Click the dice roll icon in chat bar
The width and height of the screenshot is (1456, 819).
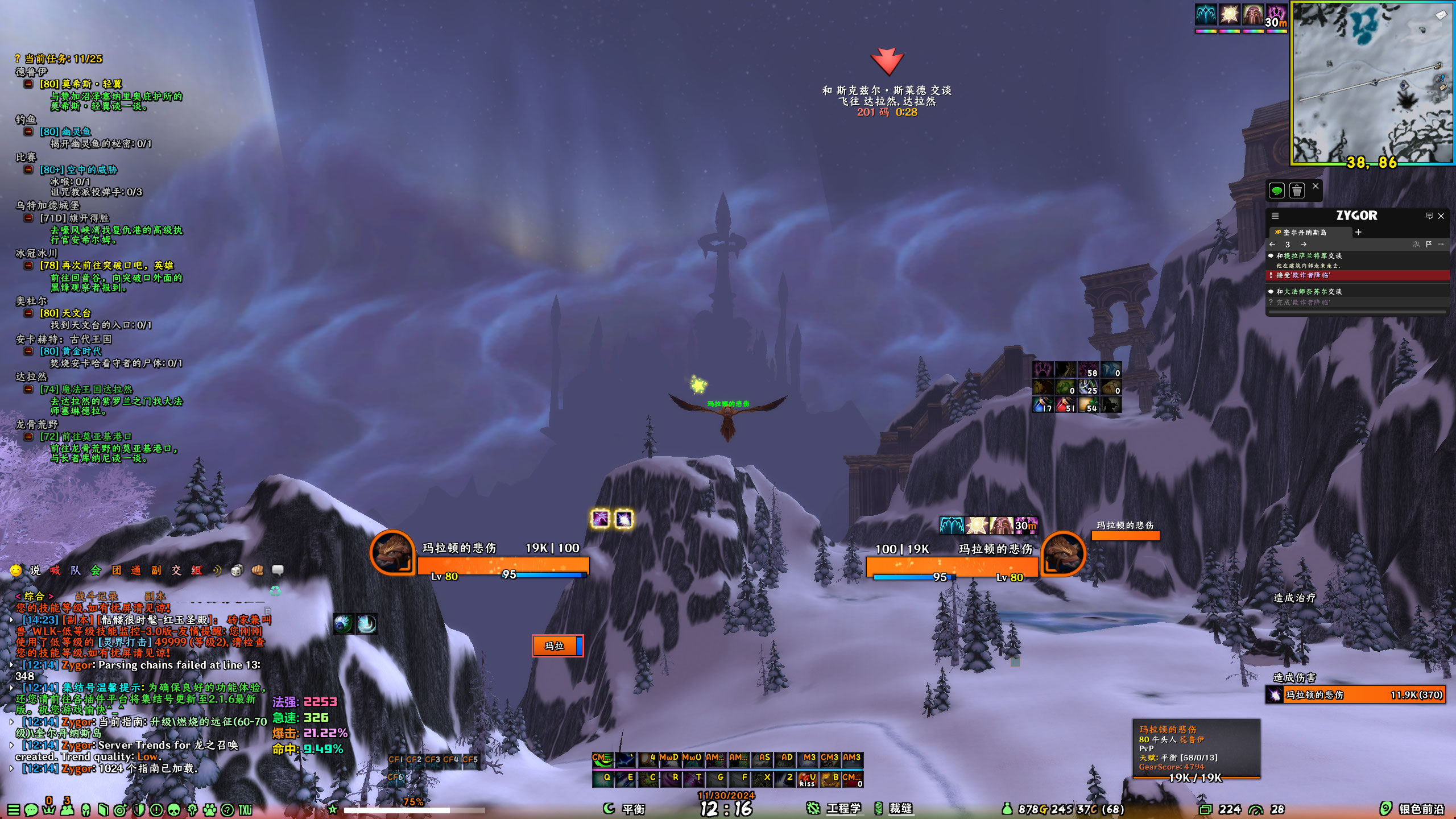click(x=237, y=570)
